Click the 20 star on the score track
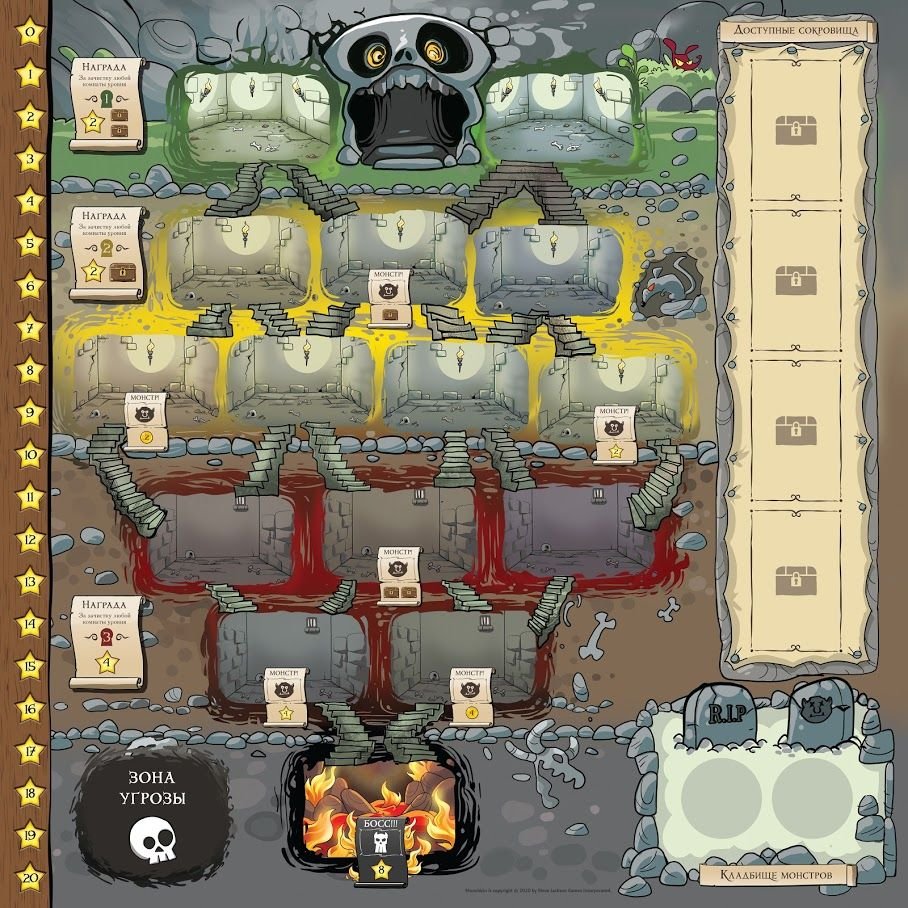908x908 pixels. [31, 875]
